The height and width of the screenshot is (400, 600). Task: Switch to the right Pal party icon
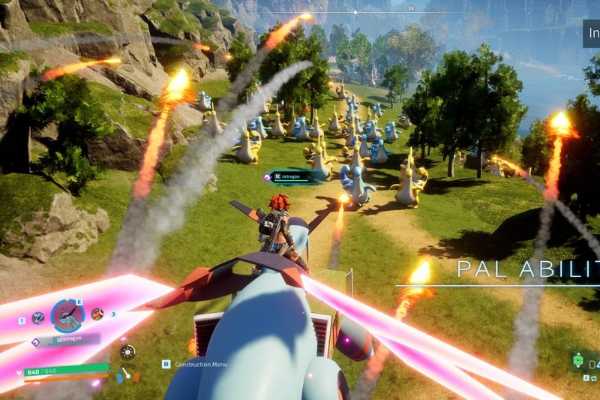(98, 314)
